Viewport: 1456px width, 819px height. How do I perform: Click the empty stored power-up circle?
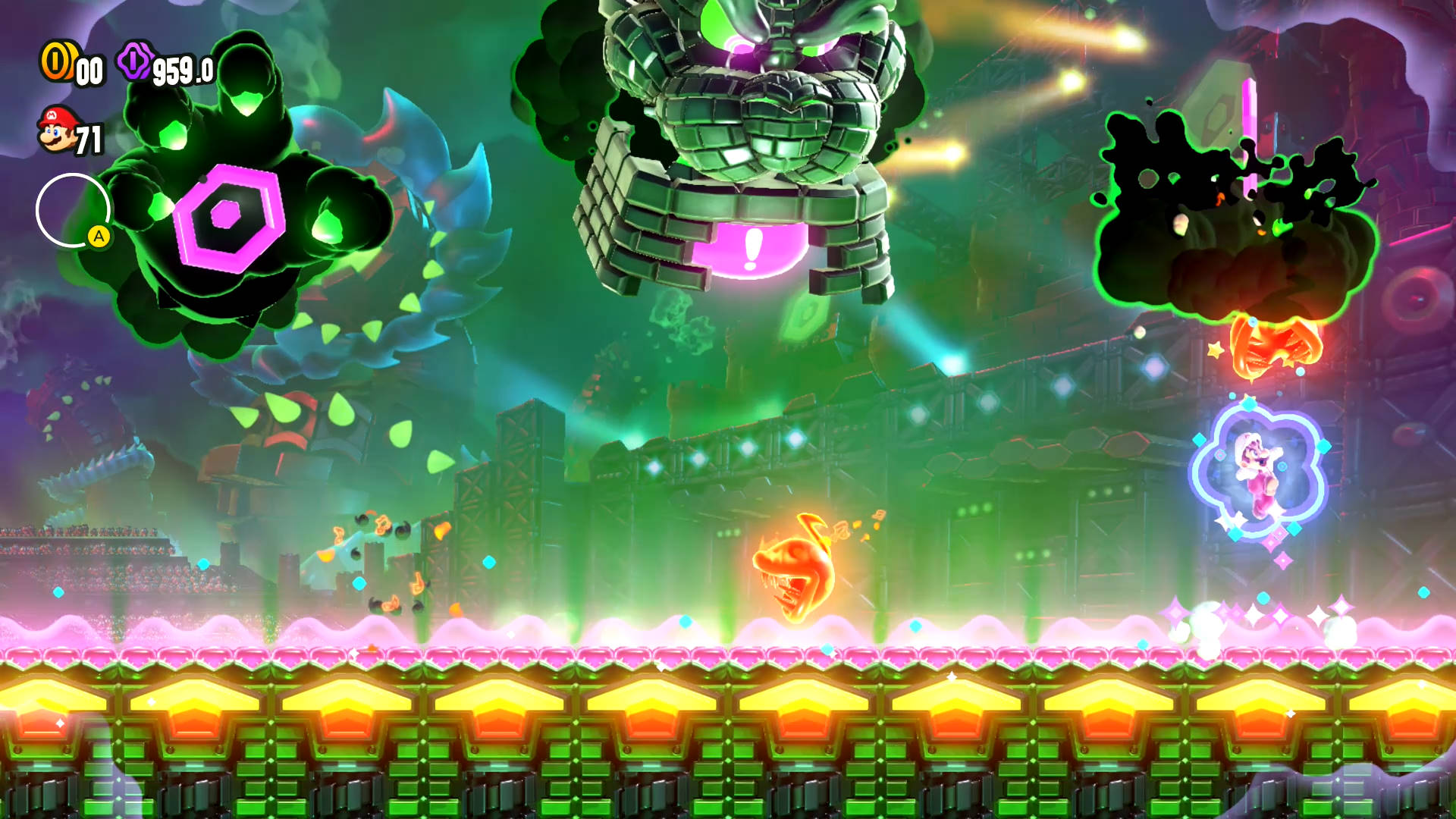coord(72,210)
